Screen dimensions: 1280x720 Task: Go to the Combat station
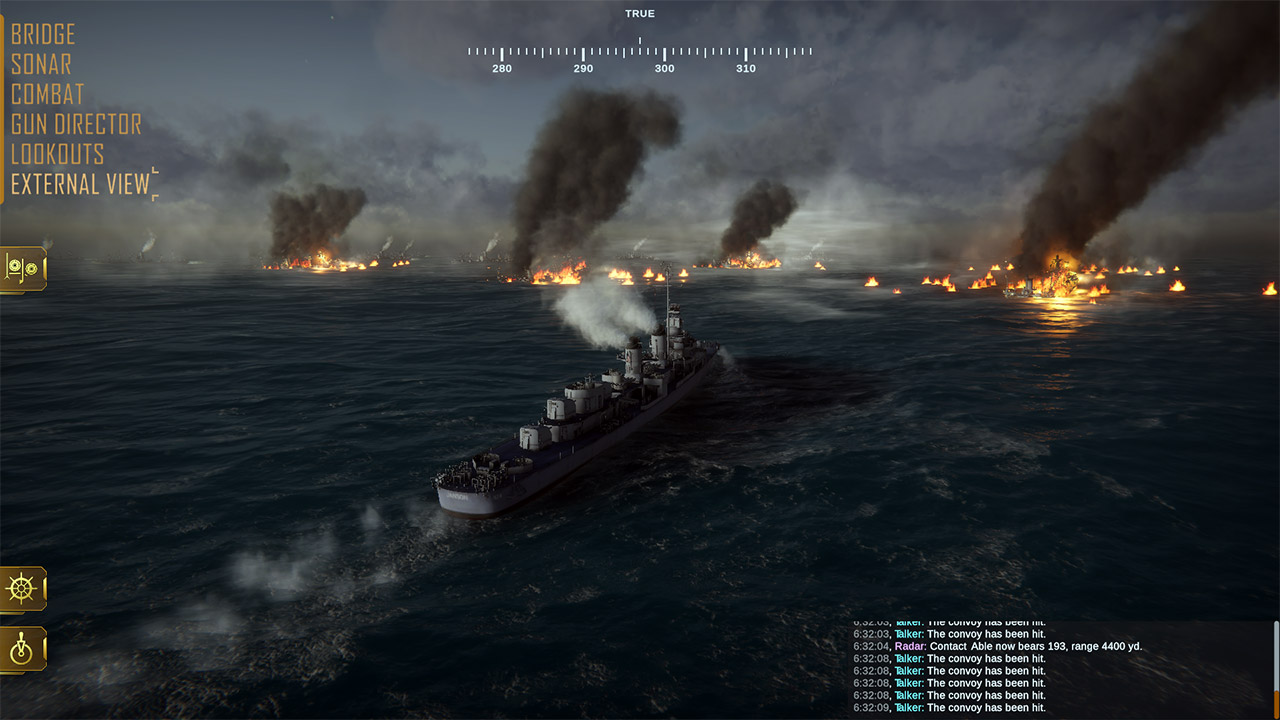point(47,94)
